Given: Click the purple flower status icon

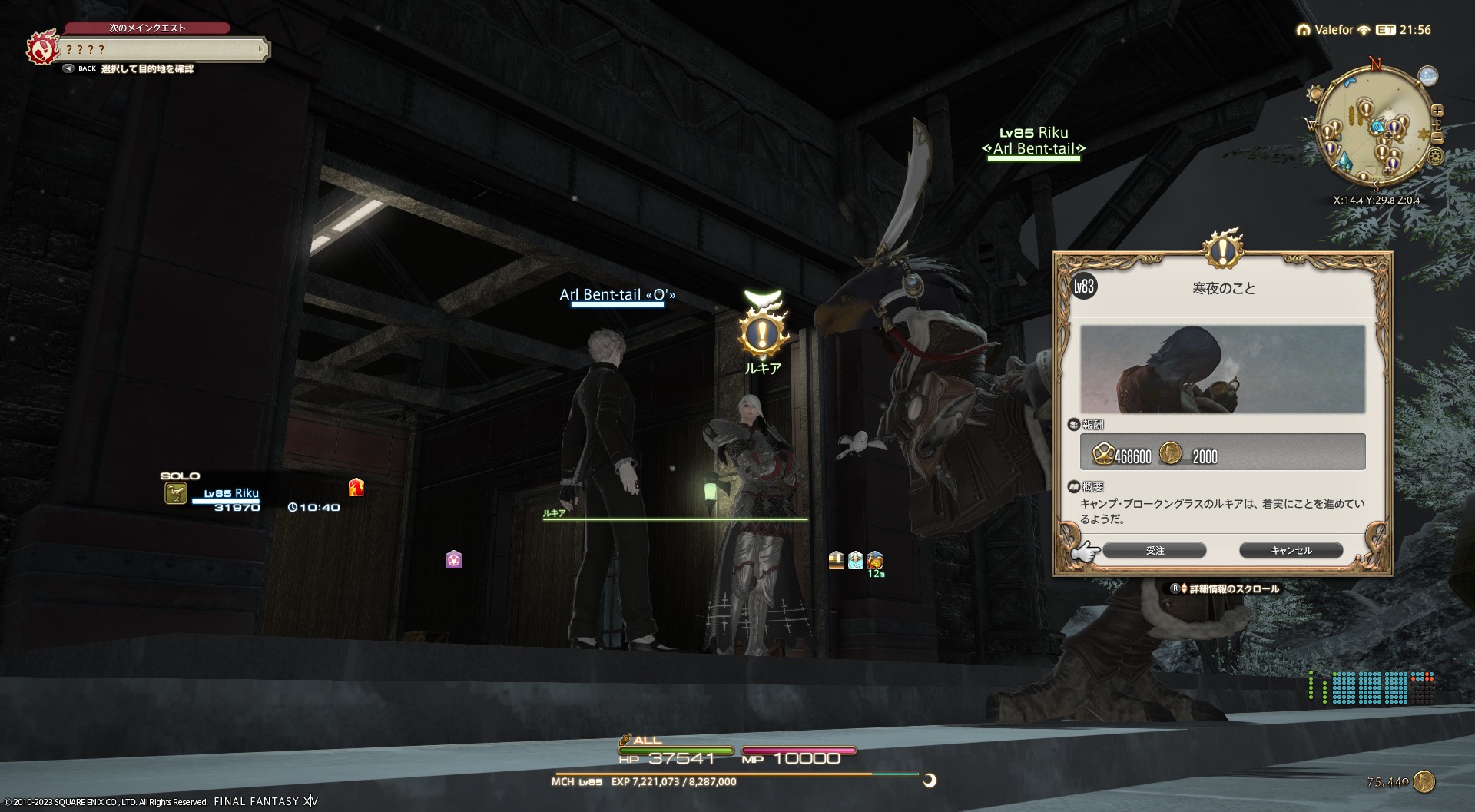Looking at the screenshot, I should coord(454,559).
